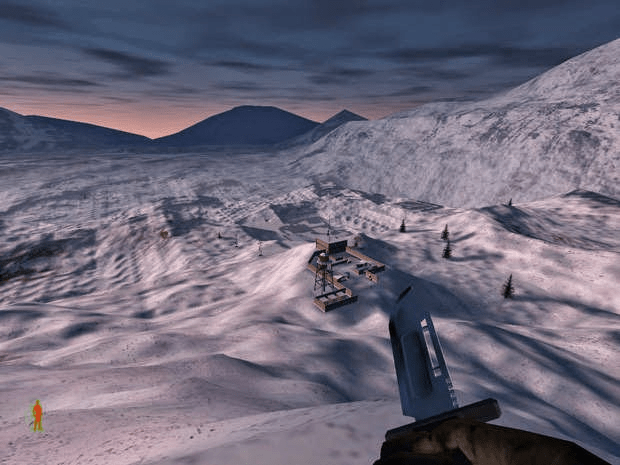Click the orange standing soldier stance icon
The image size is (620, 465).
tap(37, 415)
